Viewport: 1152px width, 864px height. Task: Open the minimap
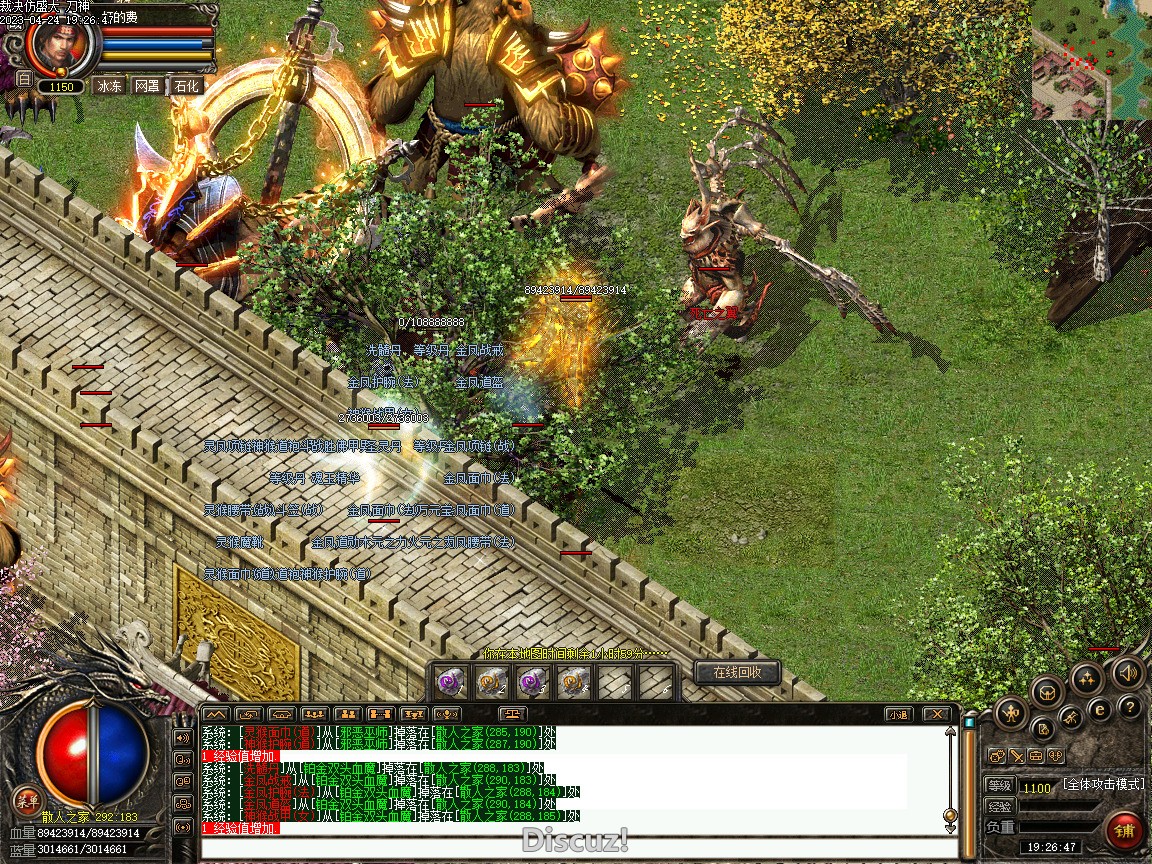(x=1091, y=59)
